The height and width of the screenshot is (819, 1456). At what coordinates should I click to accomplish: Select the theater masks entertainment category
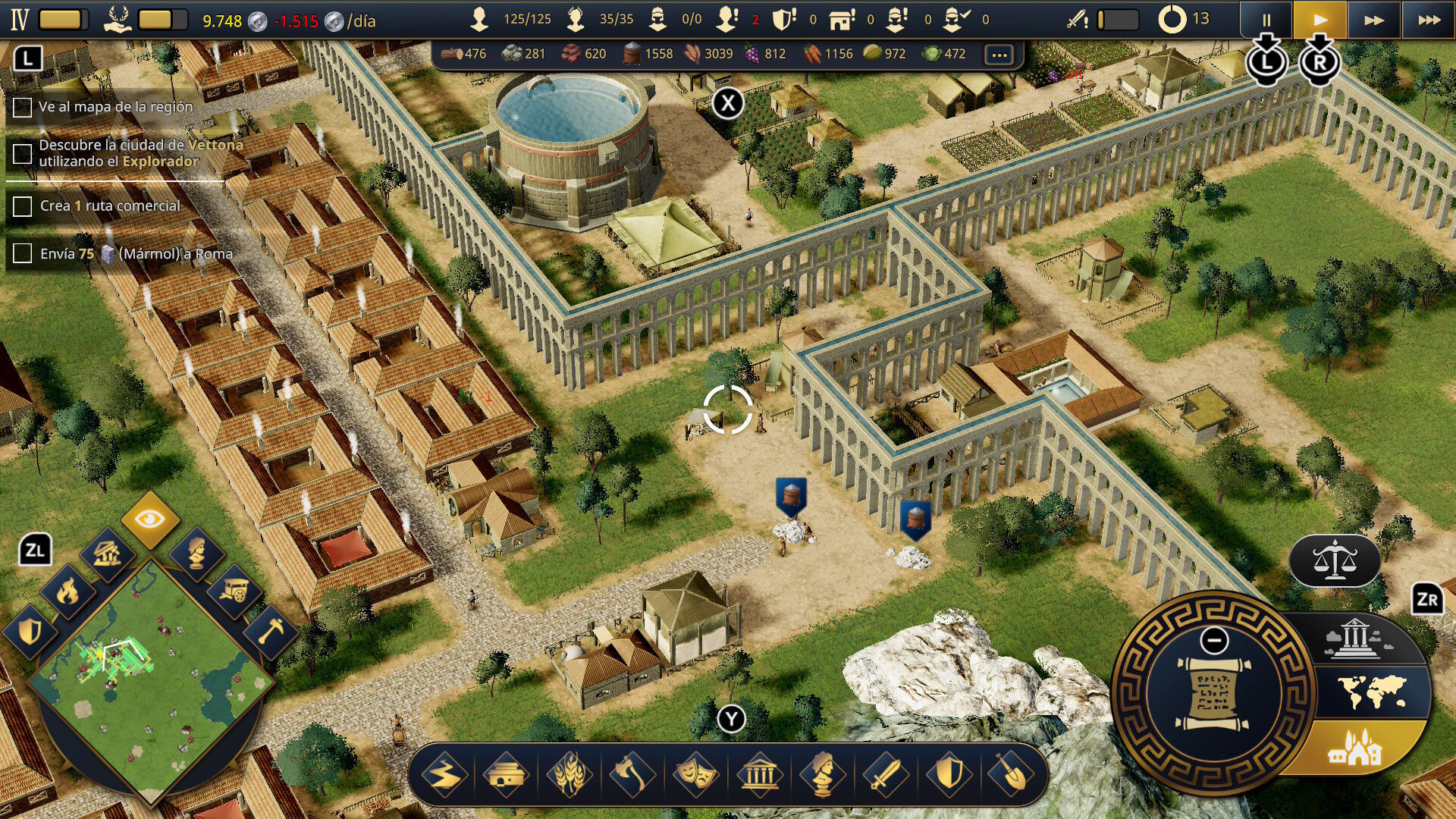tap(695, 775)
